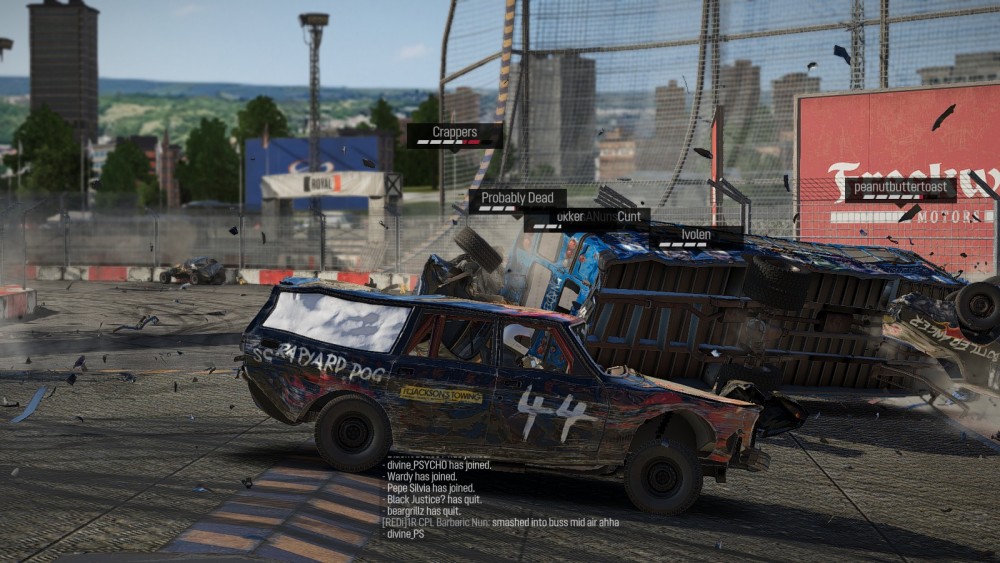The width and height of the screenshot is (1000, 563).
Task: Select the Probably Dead player name tag
Action: 517,199
